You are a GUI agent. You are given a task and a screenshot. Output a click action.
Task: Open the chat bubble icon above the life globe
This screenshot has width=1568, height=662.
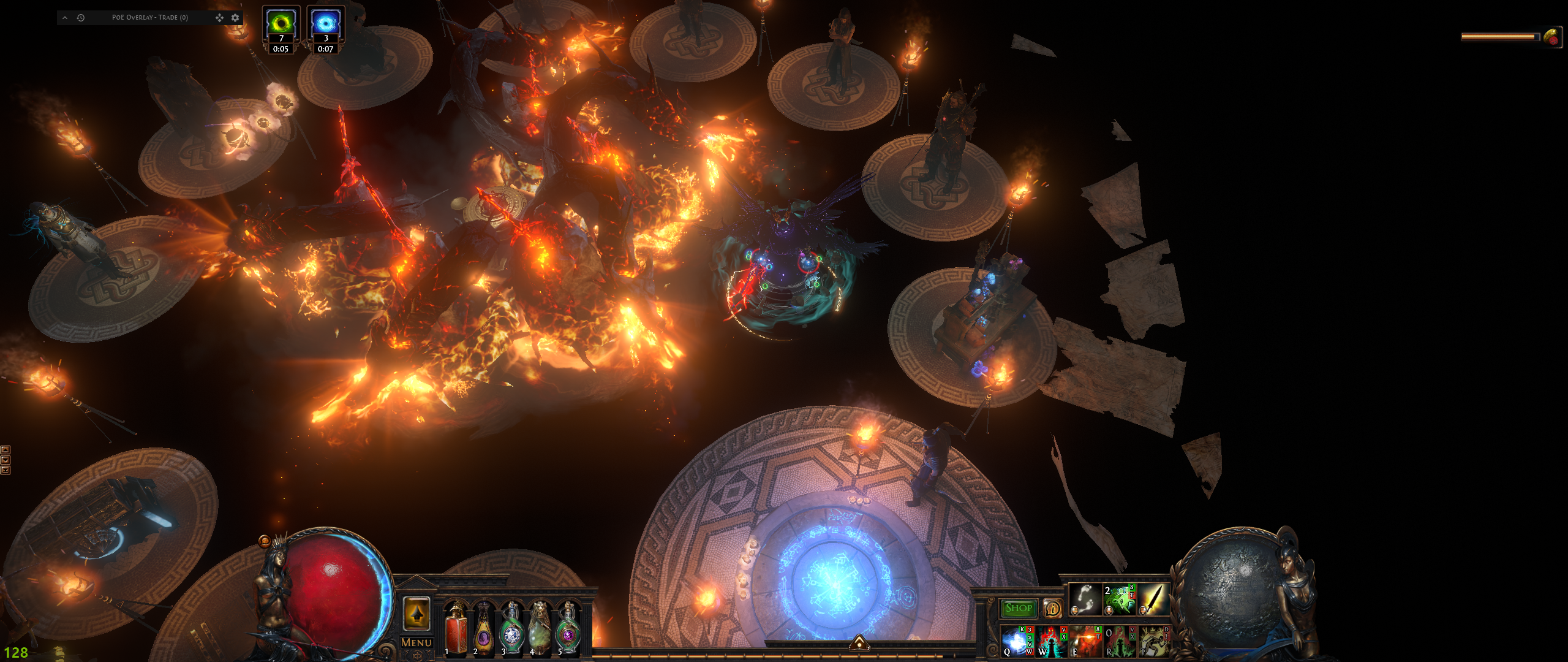pos(265,541)
